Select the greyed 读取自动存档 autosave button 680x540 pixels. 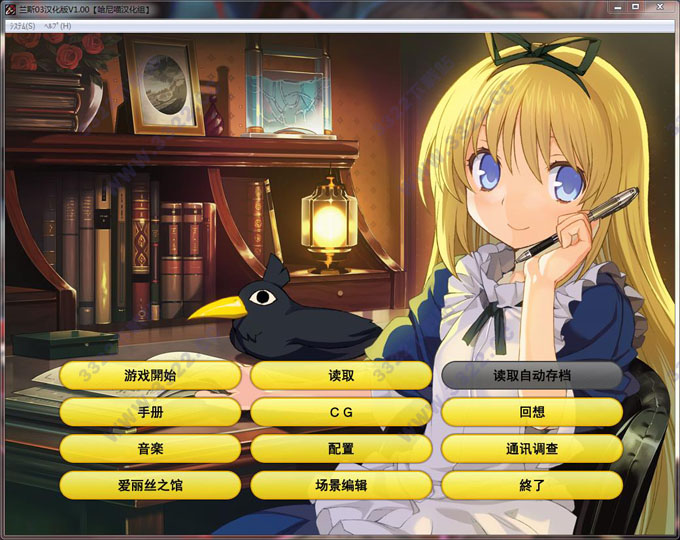(x=532, y=376)
